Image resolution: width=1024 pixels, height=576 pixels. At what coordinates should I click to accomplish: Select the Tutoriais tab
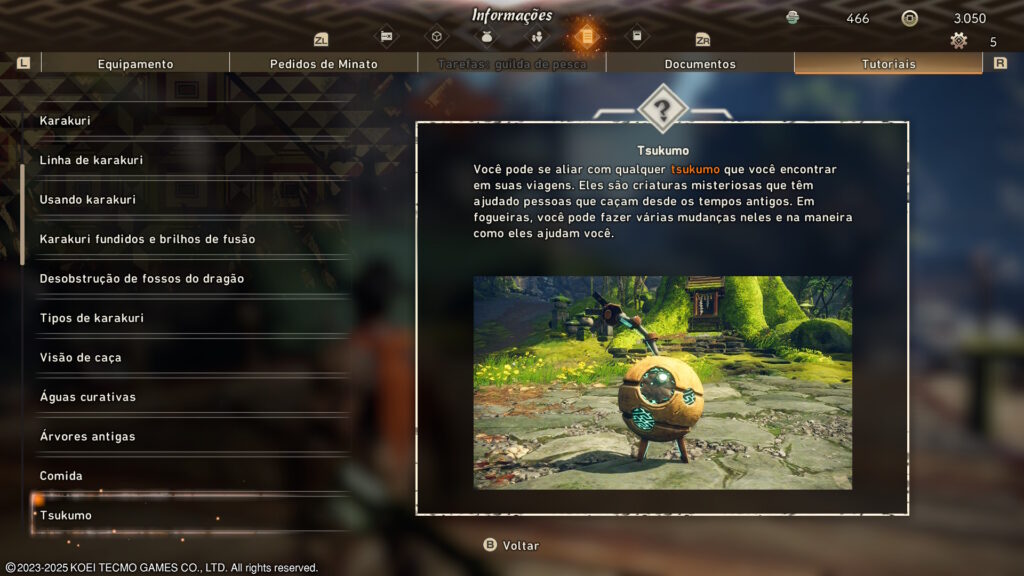[x=888, y=64]
